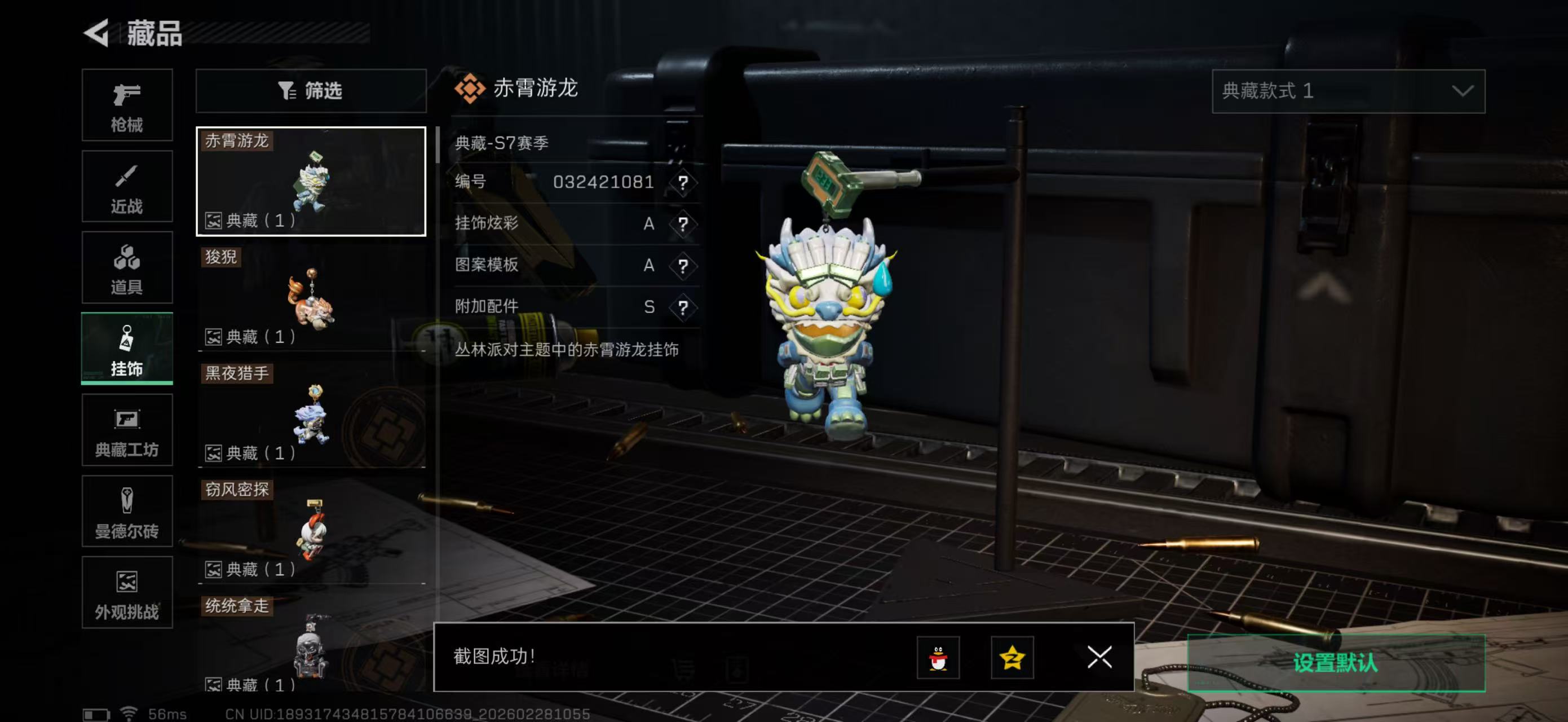The image size is (1568, 722).
Task: Select the 狻猊 charm thumbnail
Action: 311,297
